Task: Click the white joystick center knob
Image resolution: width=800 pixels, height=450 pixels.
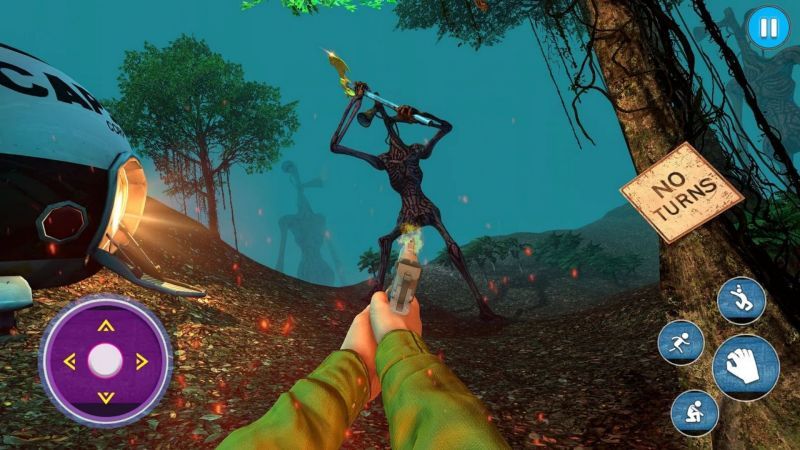Action: pos(105,360)
